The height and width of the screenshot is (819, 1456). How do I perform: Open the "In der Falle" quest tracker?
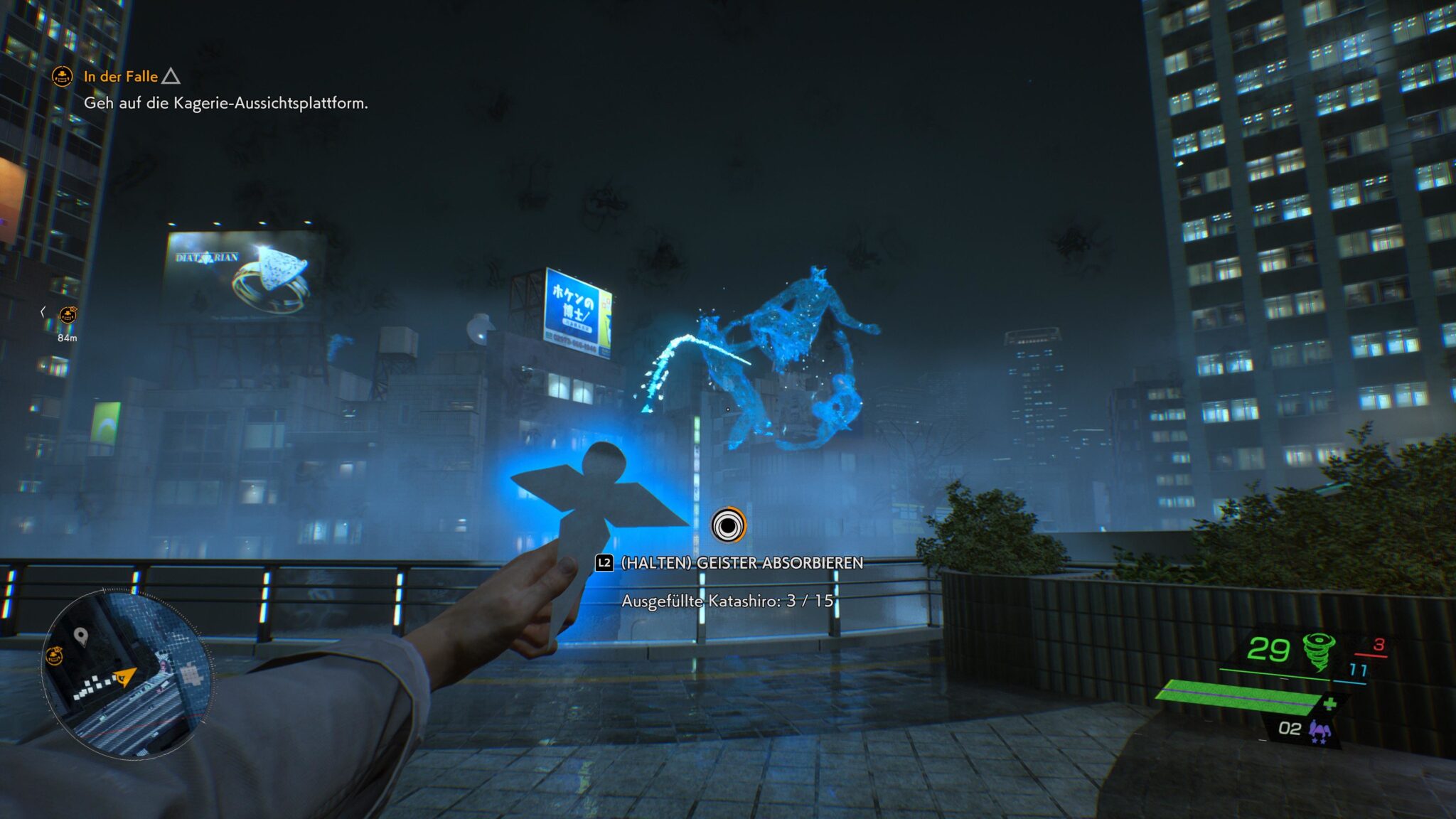coord(121,76)
